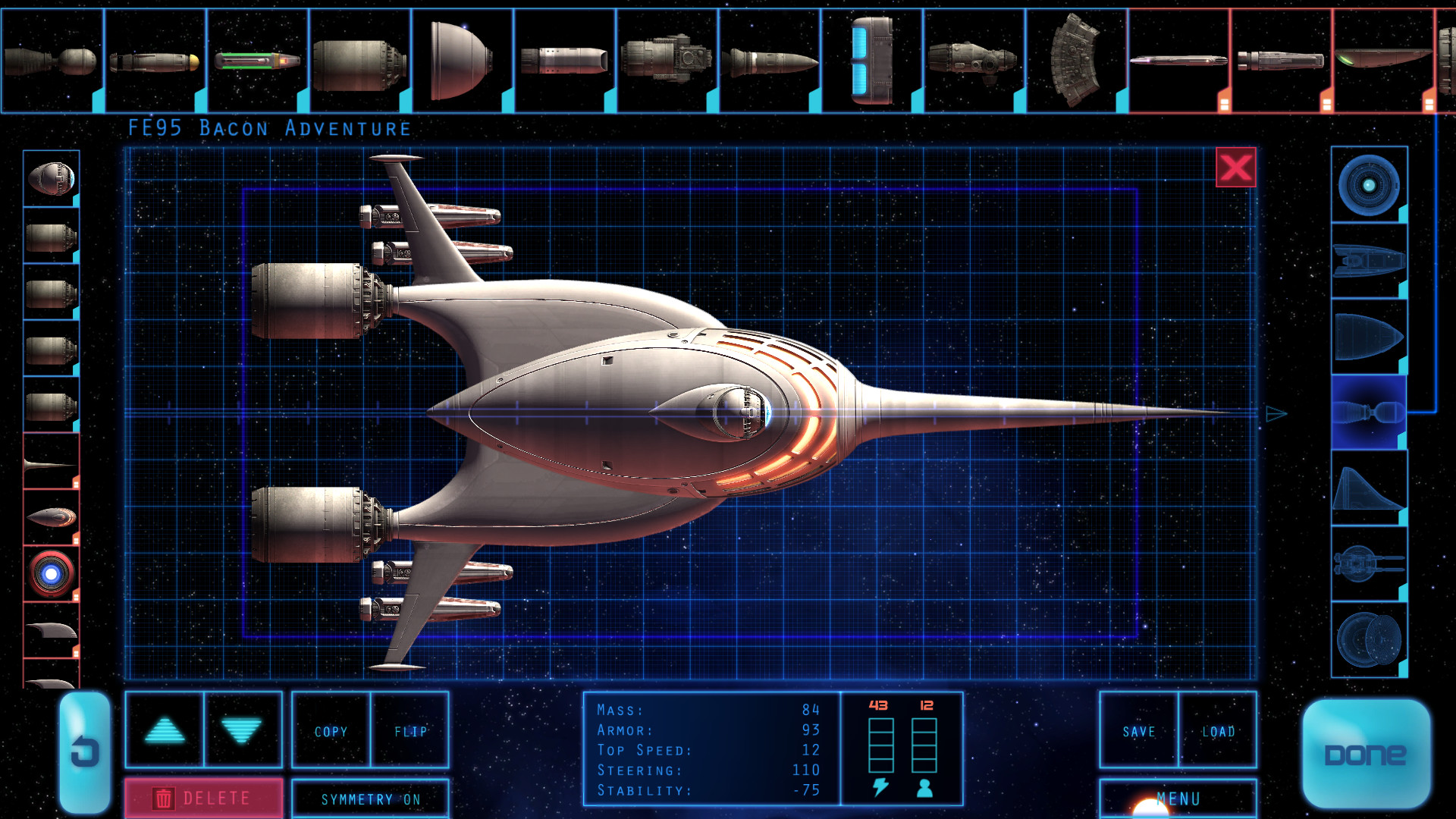Select the wing fin blueprint category icon
Image resolution: width=1456 pixels, height=819 pixels.
[1369, 489]
